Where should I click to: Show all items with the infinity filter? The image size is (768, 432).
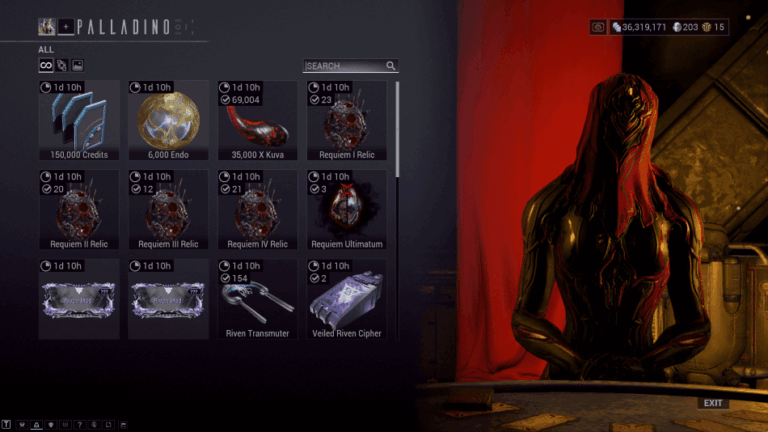pyautogui.click(x=45, y=66)
